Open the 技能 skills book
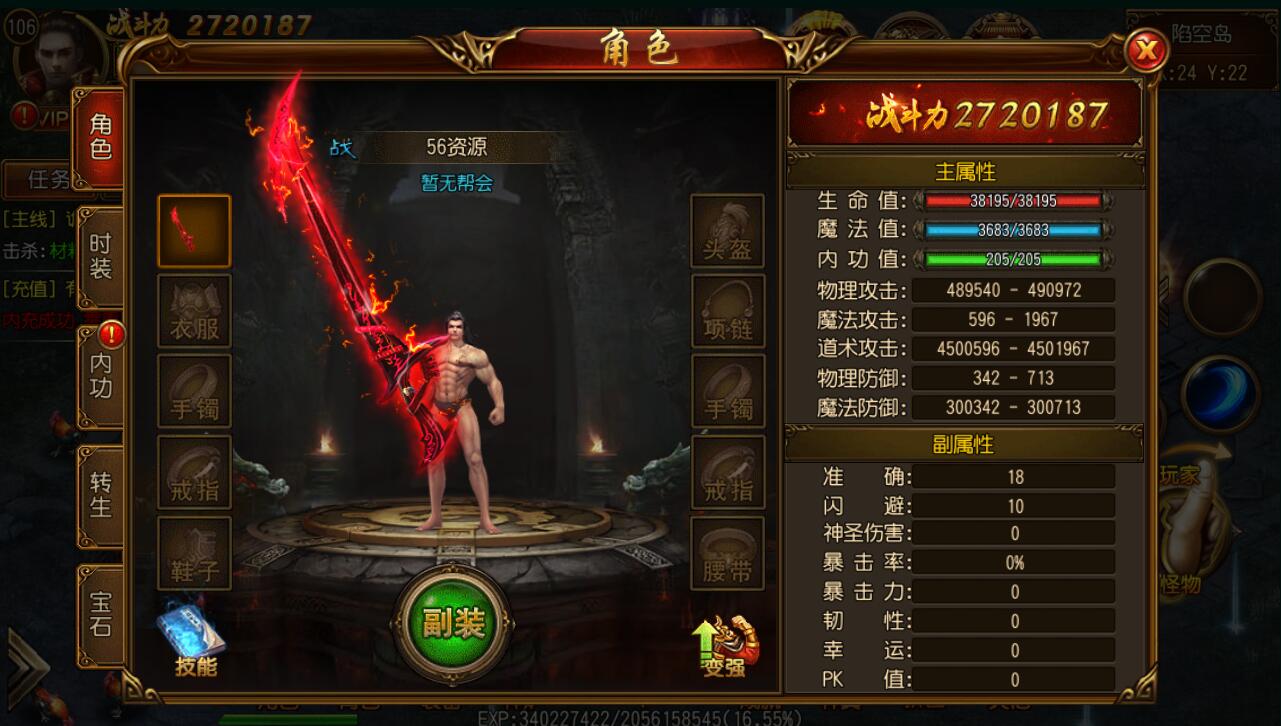 193,640
